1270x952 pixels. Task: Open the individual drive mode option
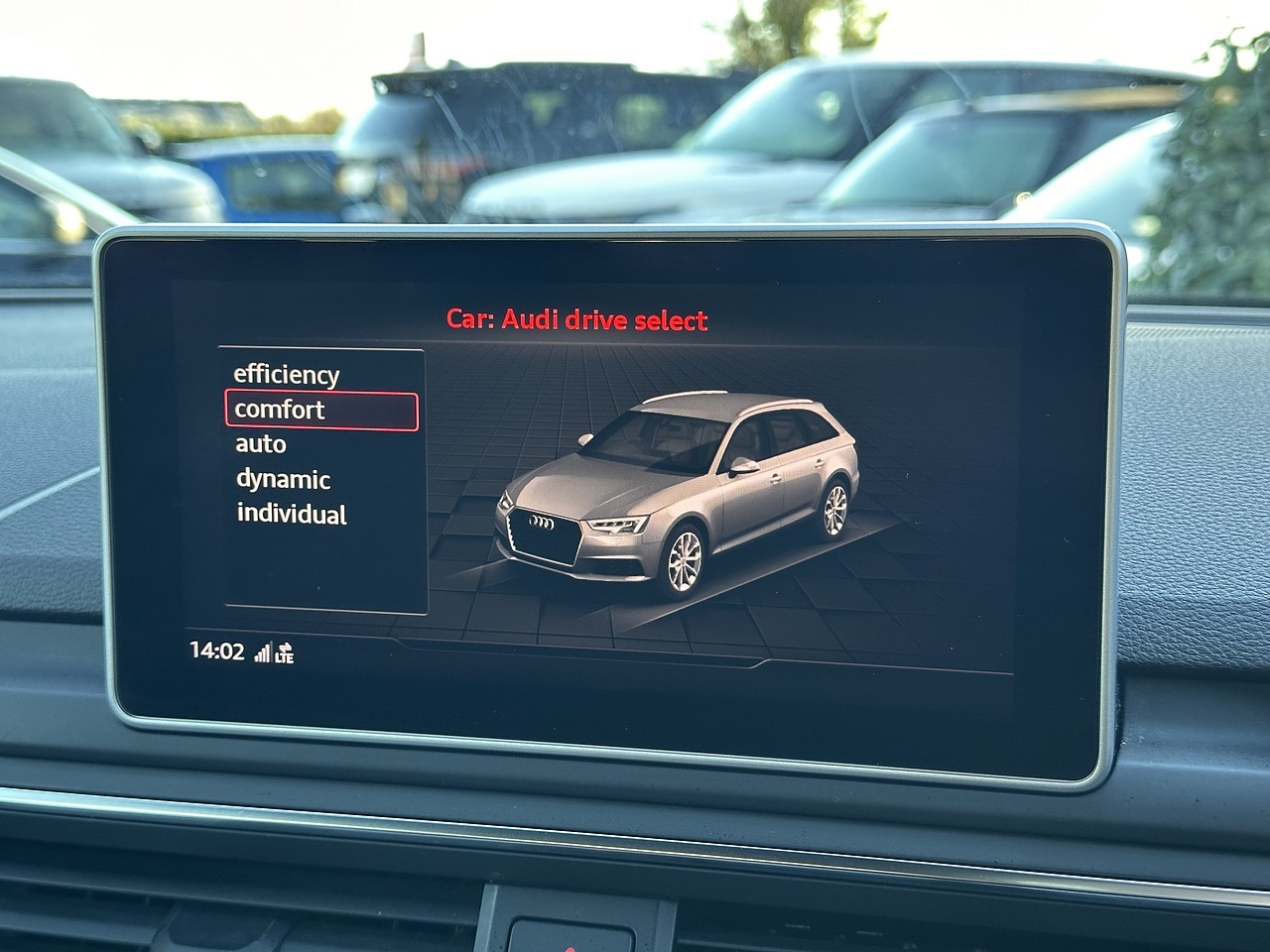[x=291, y=514]
